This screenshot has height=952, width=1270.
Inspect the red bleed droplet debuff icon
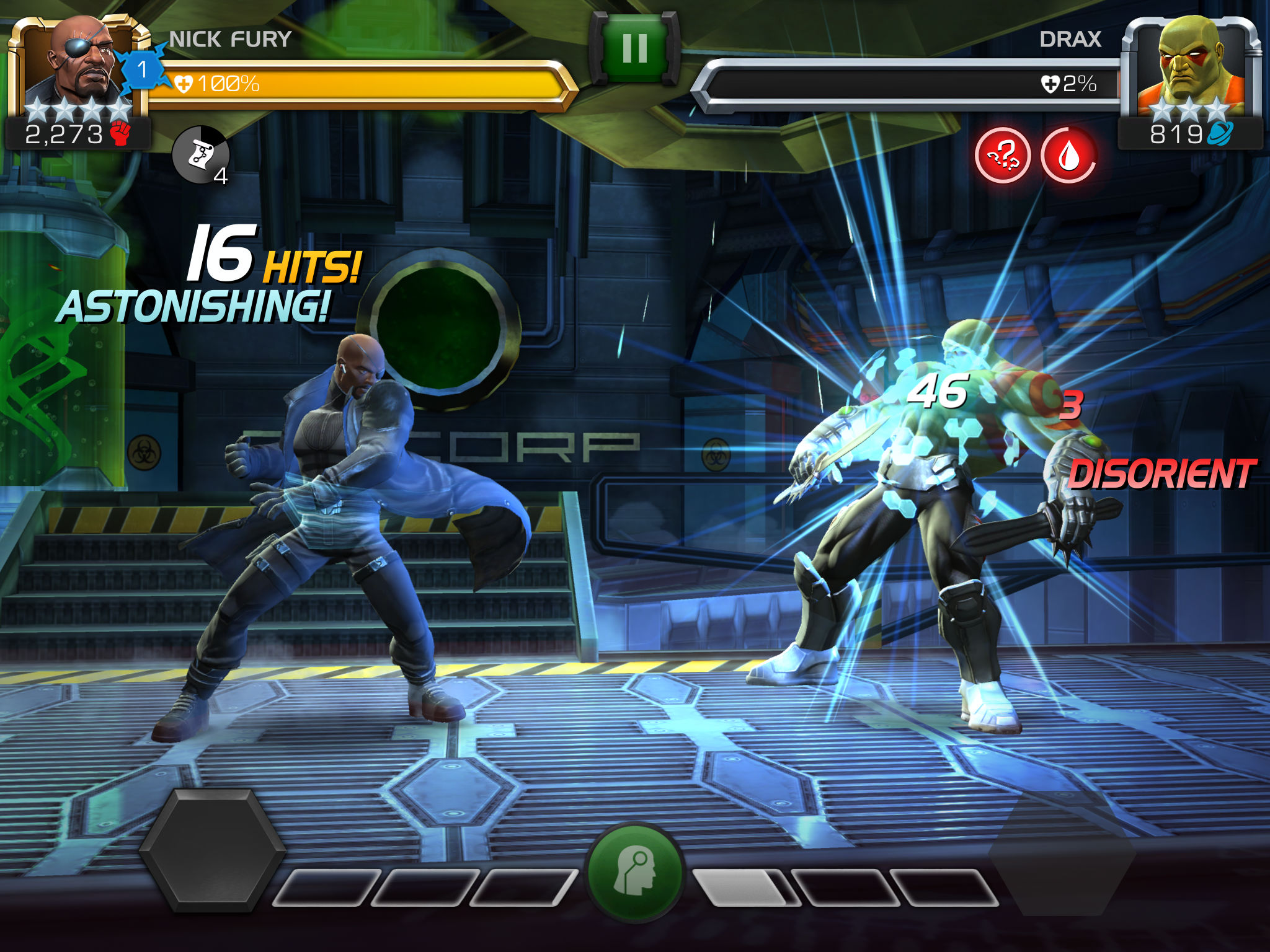click(x=1068, y=156)
